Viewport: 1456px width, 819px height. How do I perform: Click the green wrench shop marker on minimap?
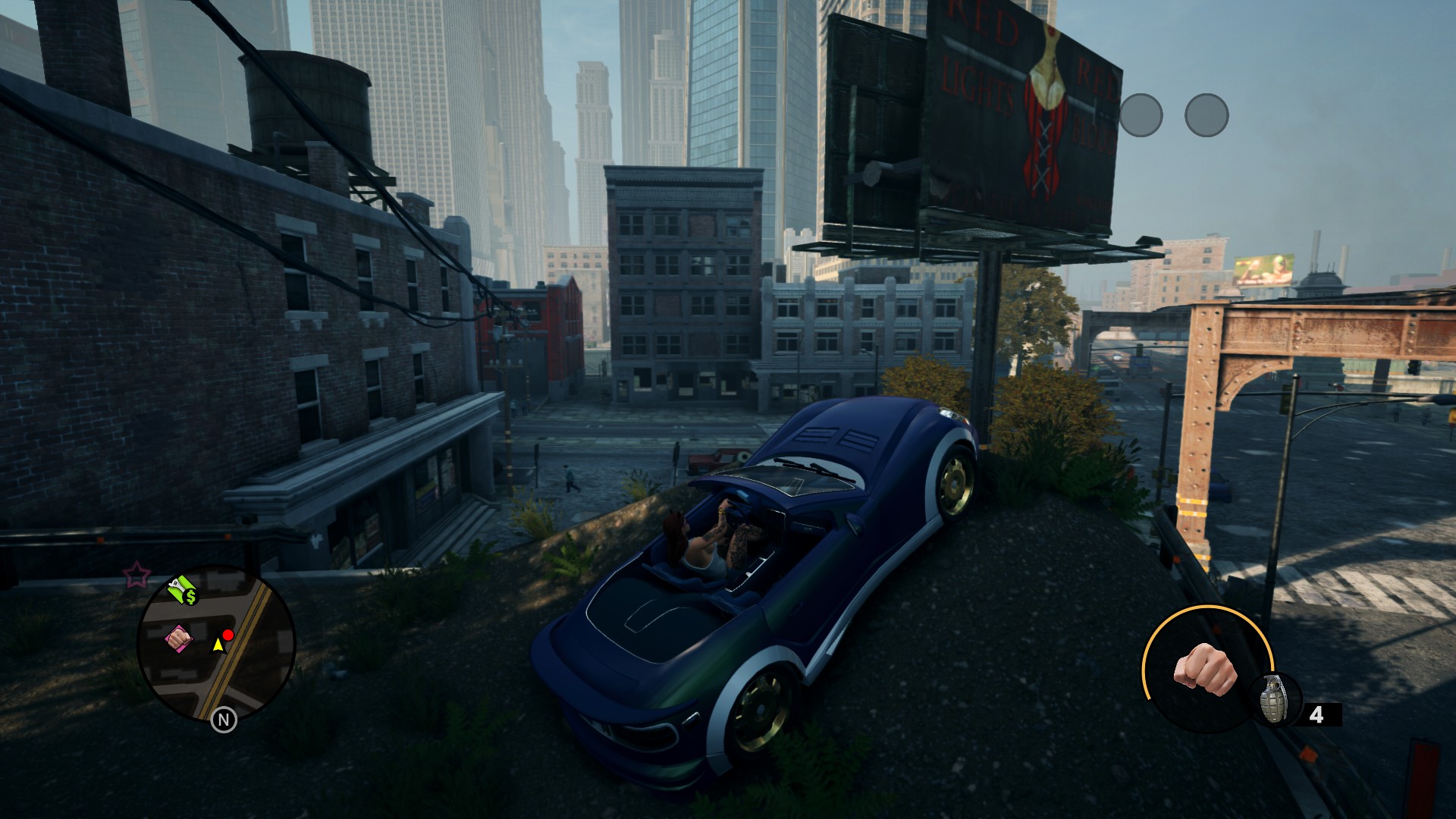(182, 590)
